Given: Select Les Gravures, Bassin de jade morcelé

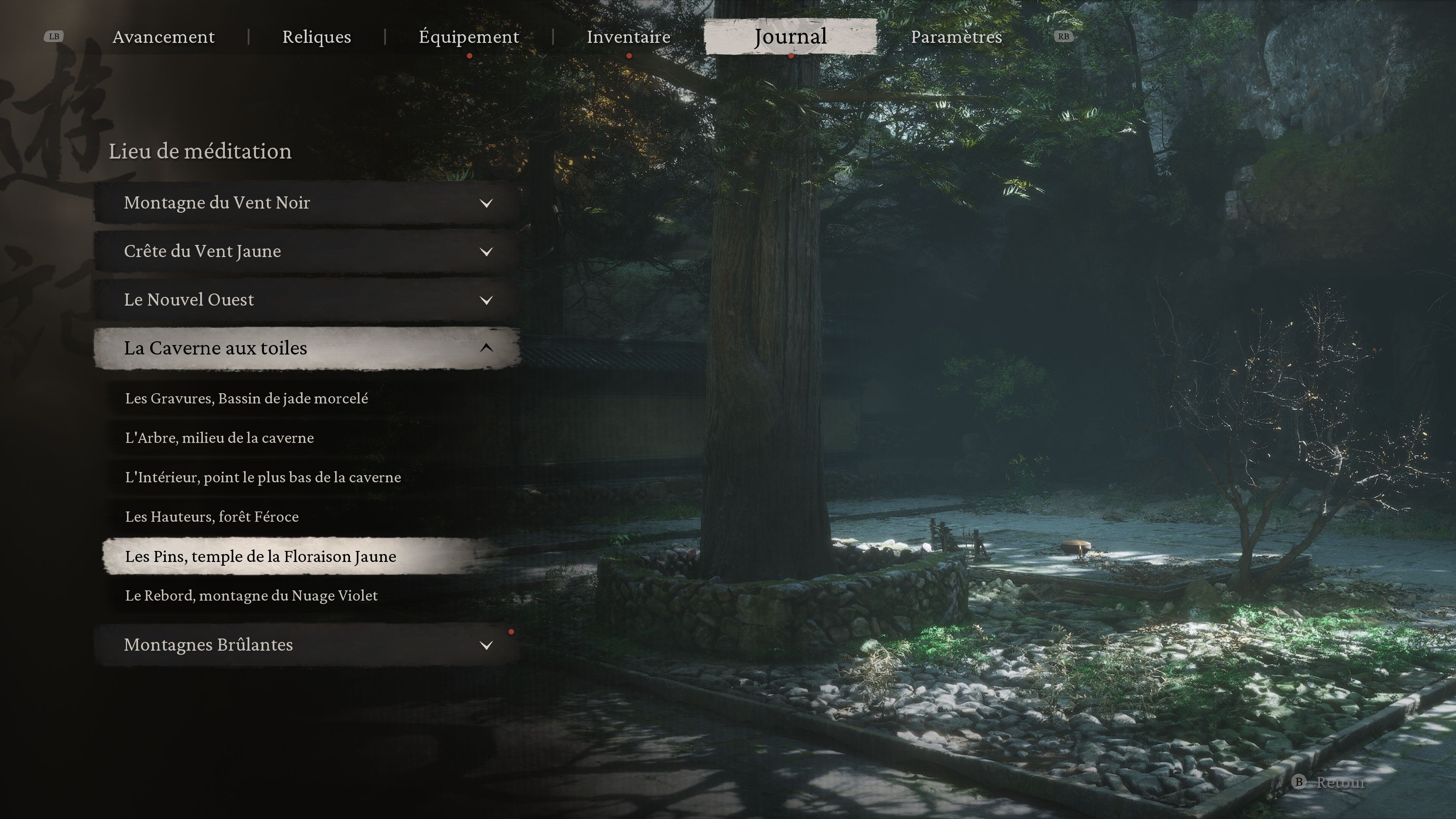Looking at the screenshot, I should pyautogui.click(x=246, y=399).
